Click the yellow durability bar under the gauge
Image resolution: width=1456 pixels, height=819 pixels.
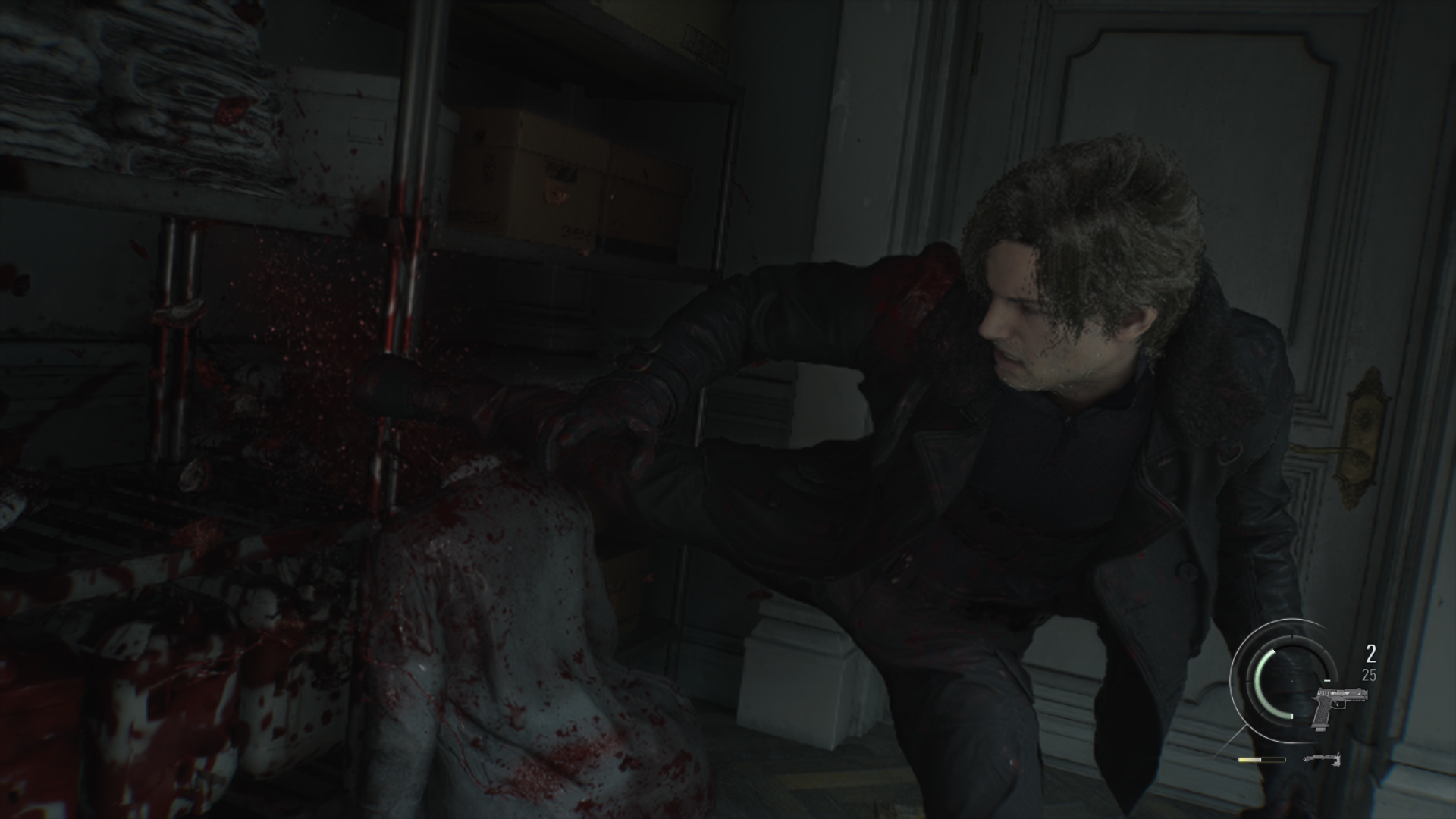coord(1251,760)
